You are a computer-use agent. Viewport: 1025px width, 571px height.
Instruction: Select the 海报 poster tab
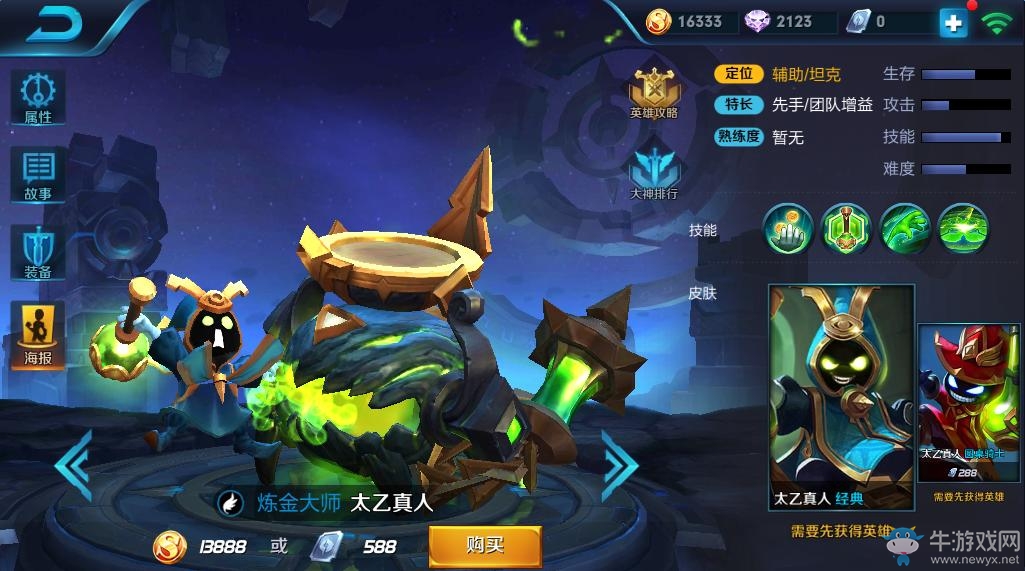[38, 335]
